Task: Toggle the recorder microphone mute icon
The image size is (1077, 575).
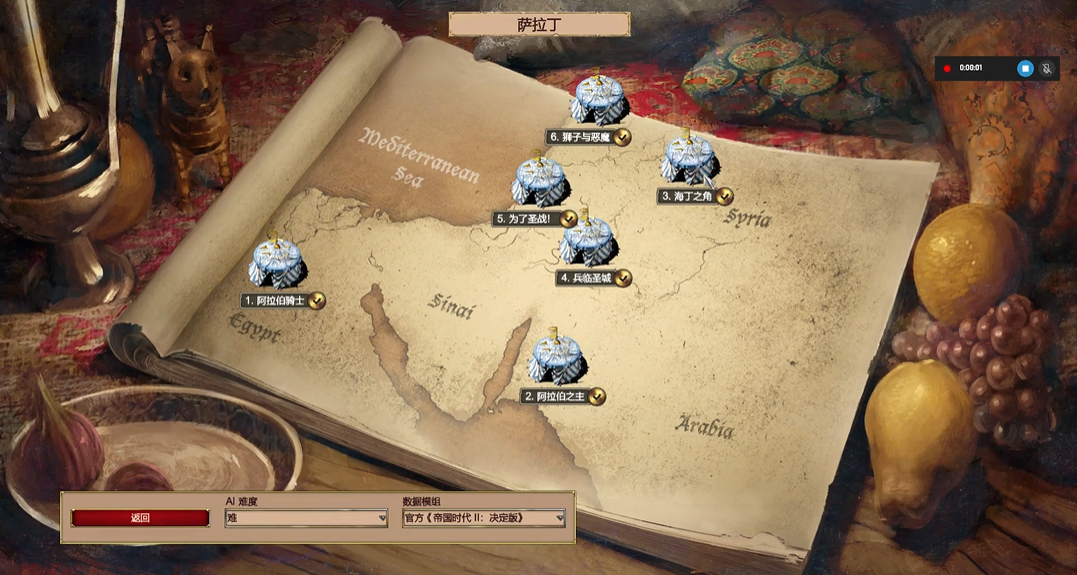Action: point(1048,68)
